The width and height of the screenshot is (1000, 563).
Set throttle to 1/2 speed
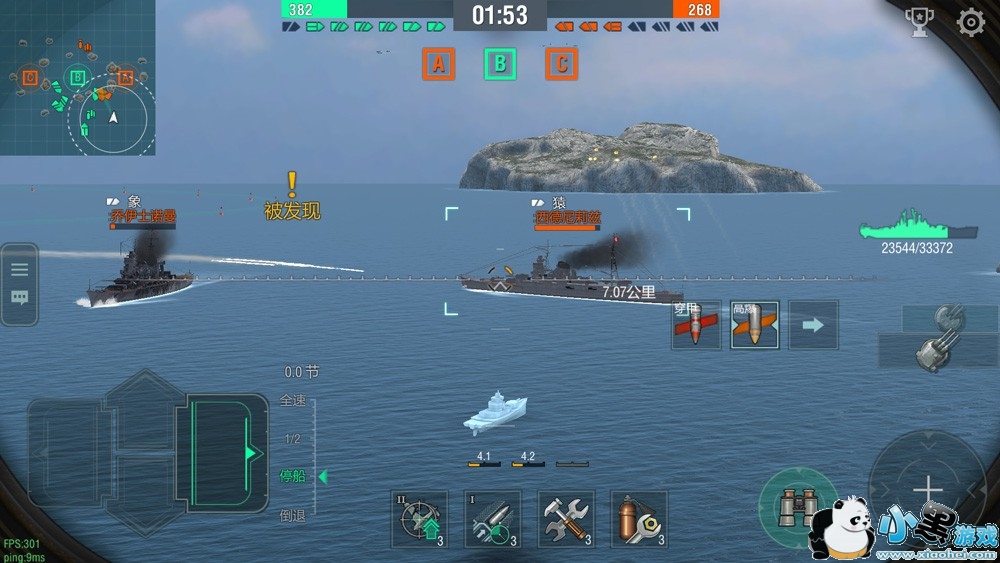click(293, 439)
